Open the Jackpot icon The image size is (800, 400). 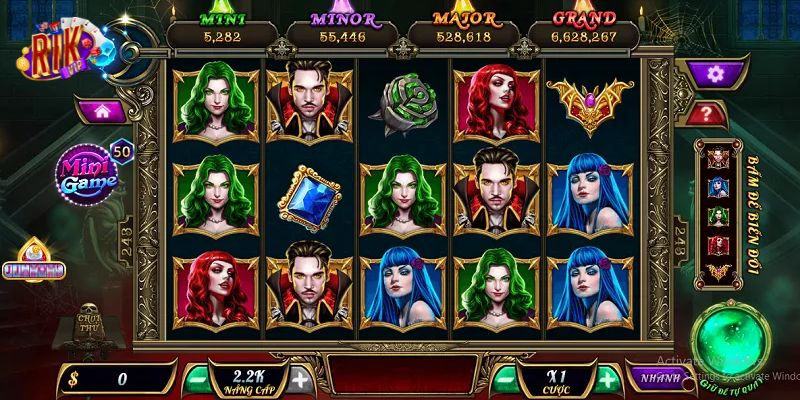click(x=47, y=264)
